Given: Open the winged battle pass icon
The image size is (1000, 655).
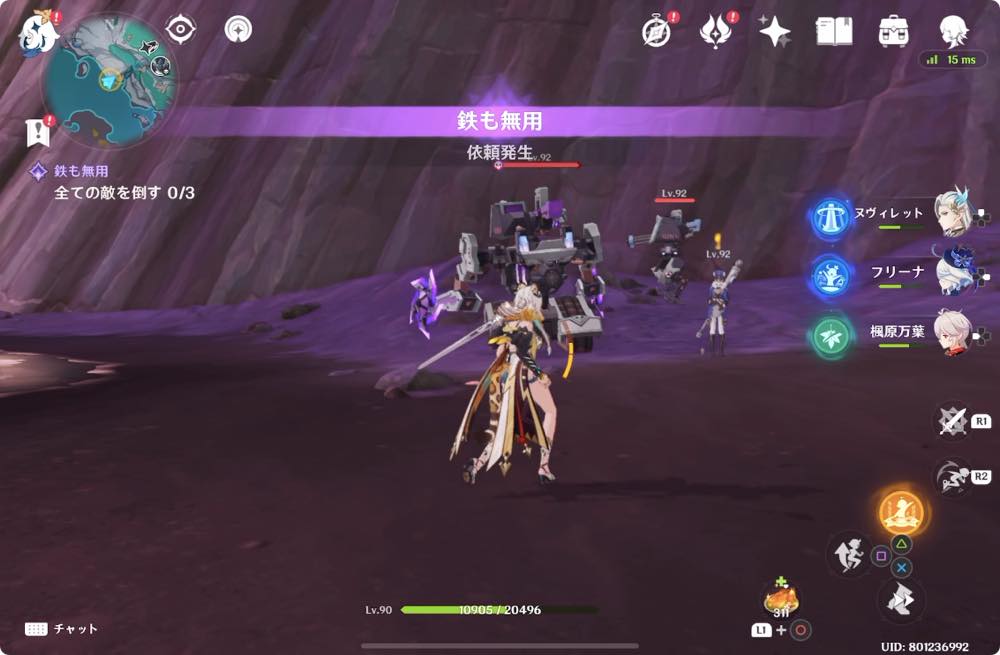Looking at the screenshot, I should [716, 31].
